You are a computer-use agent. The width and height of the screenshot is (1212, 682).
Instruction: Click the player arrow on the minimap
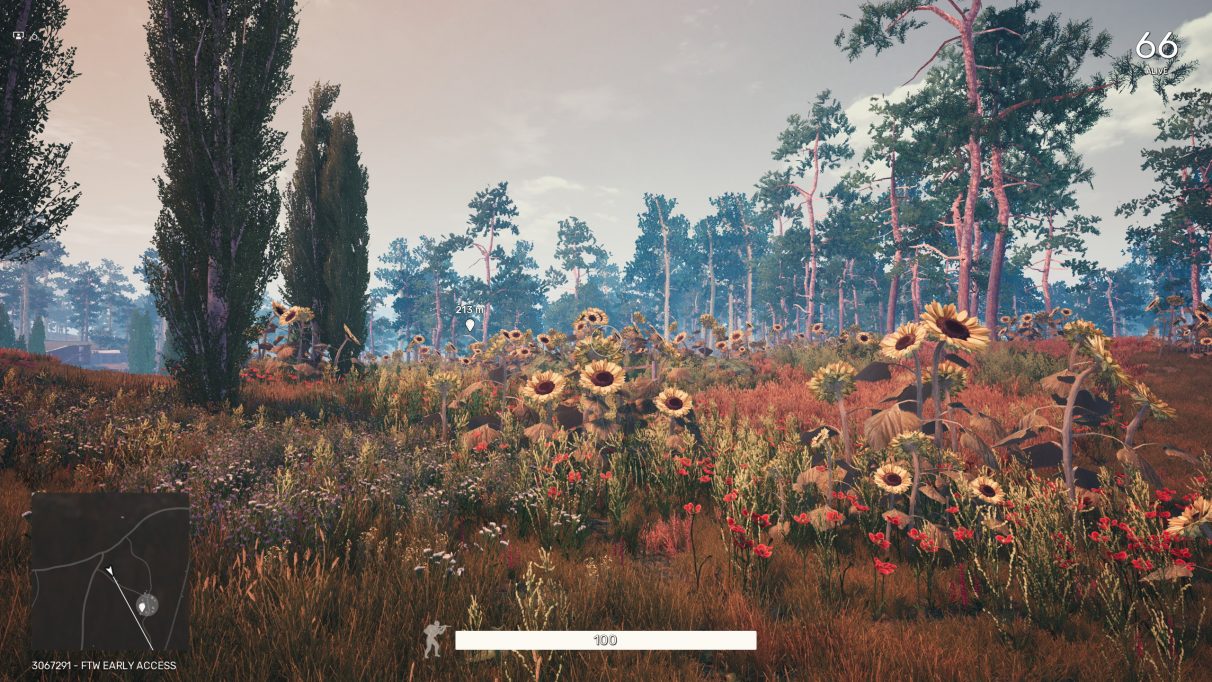[109, 571]
